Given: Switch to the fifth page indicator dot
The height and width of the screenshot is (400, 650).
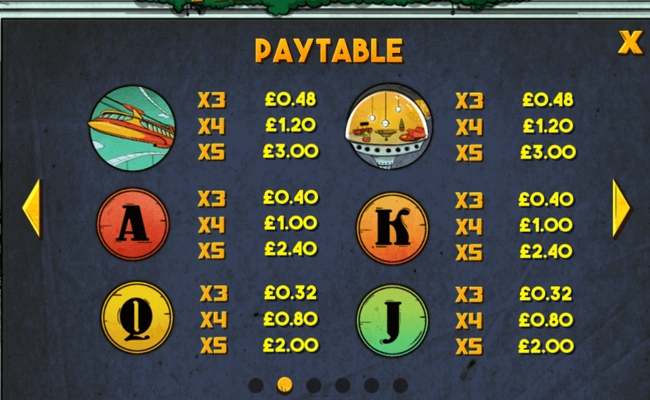Looking at the screenshot, I should tap(371, 385).
